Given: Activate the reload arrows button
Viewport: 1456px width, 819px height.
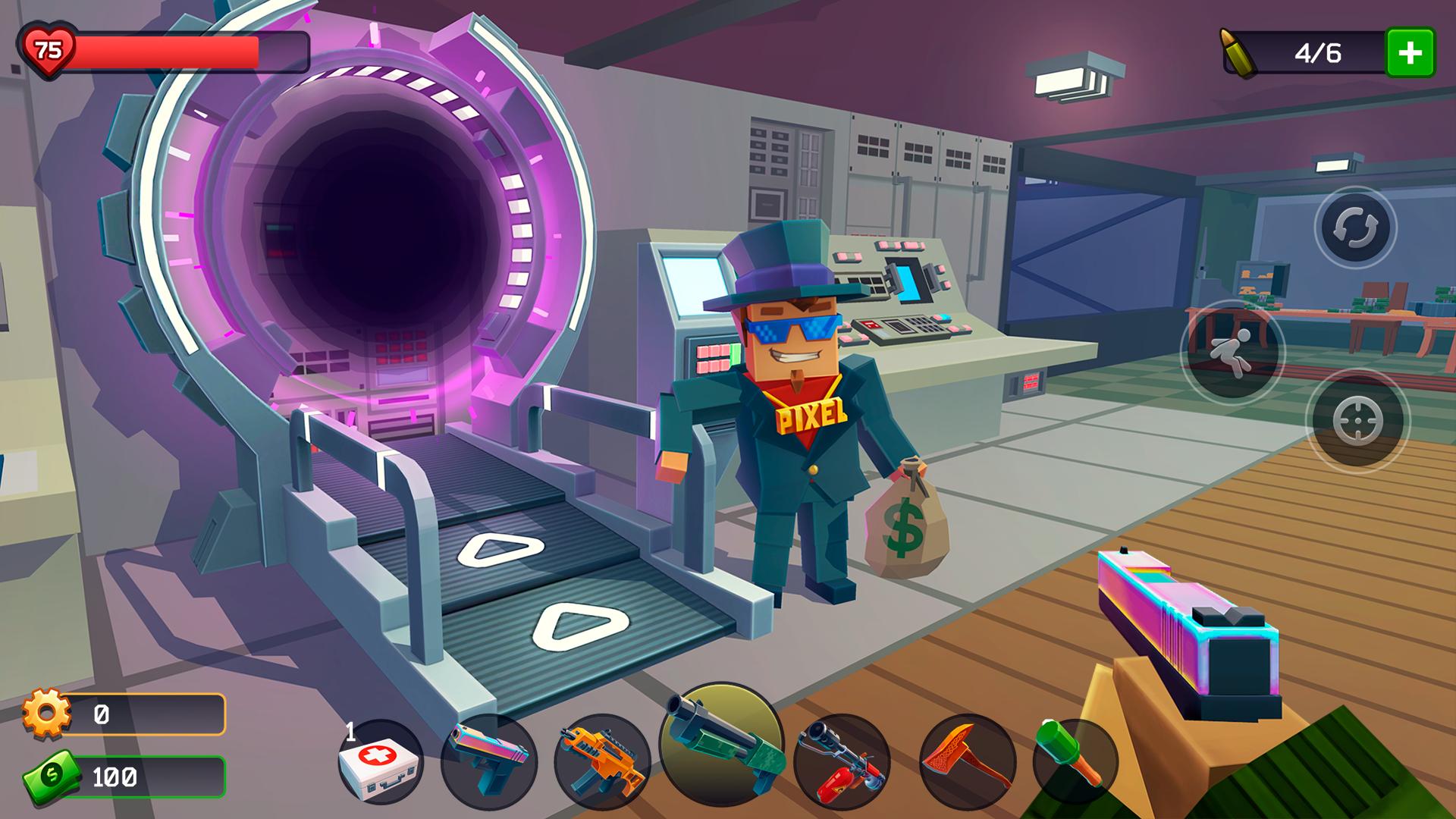Looking at the screenshot, I should point(1355,227).
